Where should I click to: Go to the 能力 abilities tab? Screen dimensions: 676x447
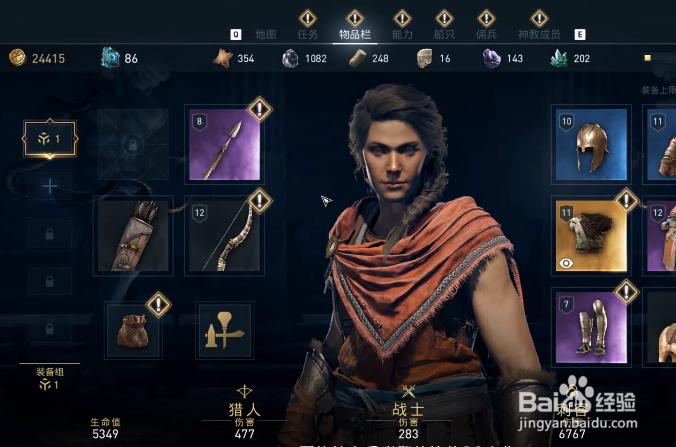pyautogui.click(x=402, y=32)
